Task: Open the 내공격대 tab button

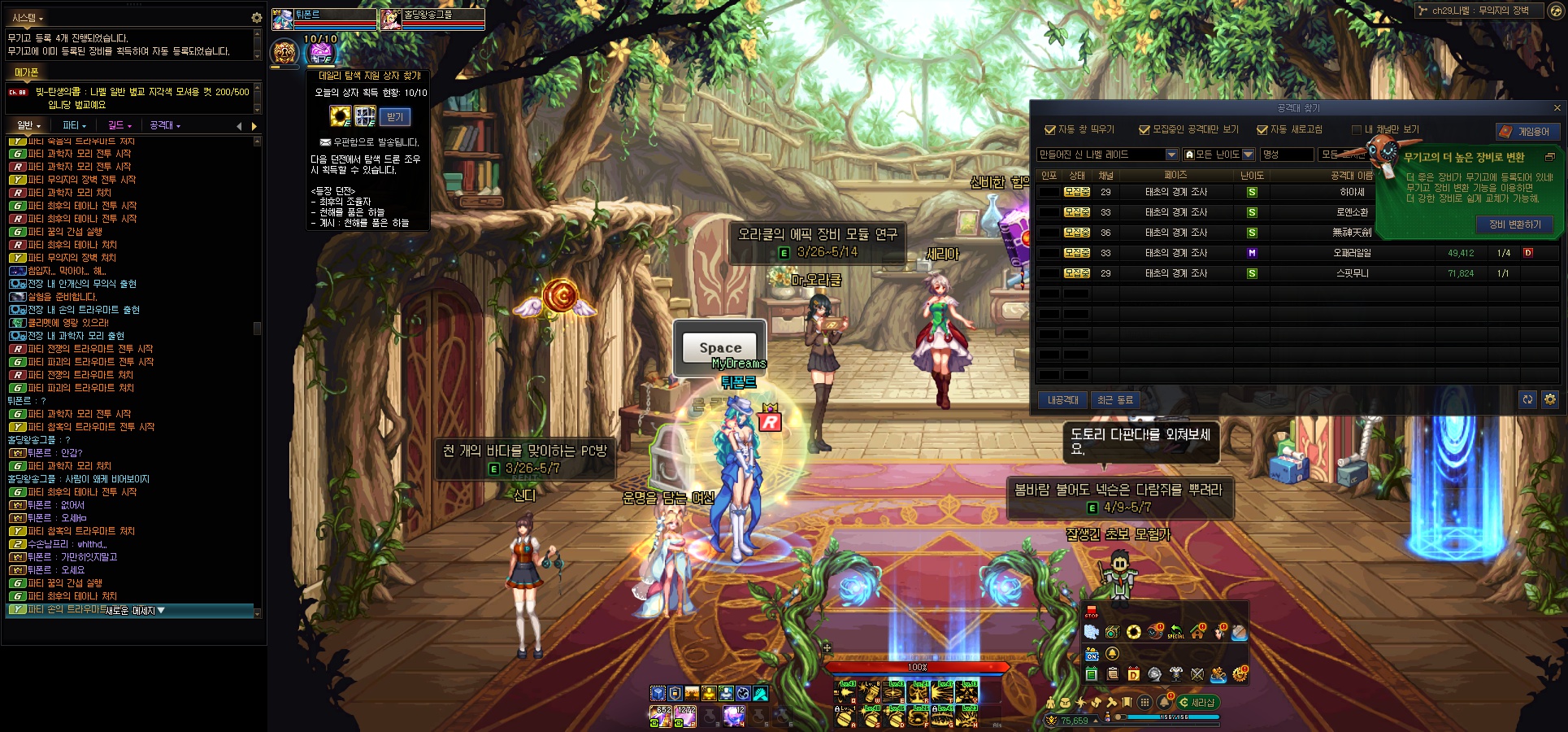Action: pyautogui.click(x=1062, y=400)
